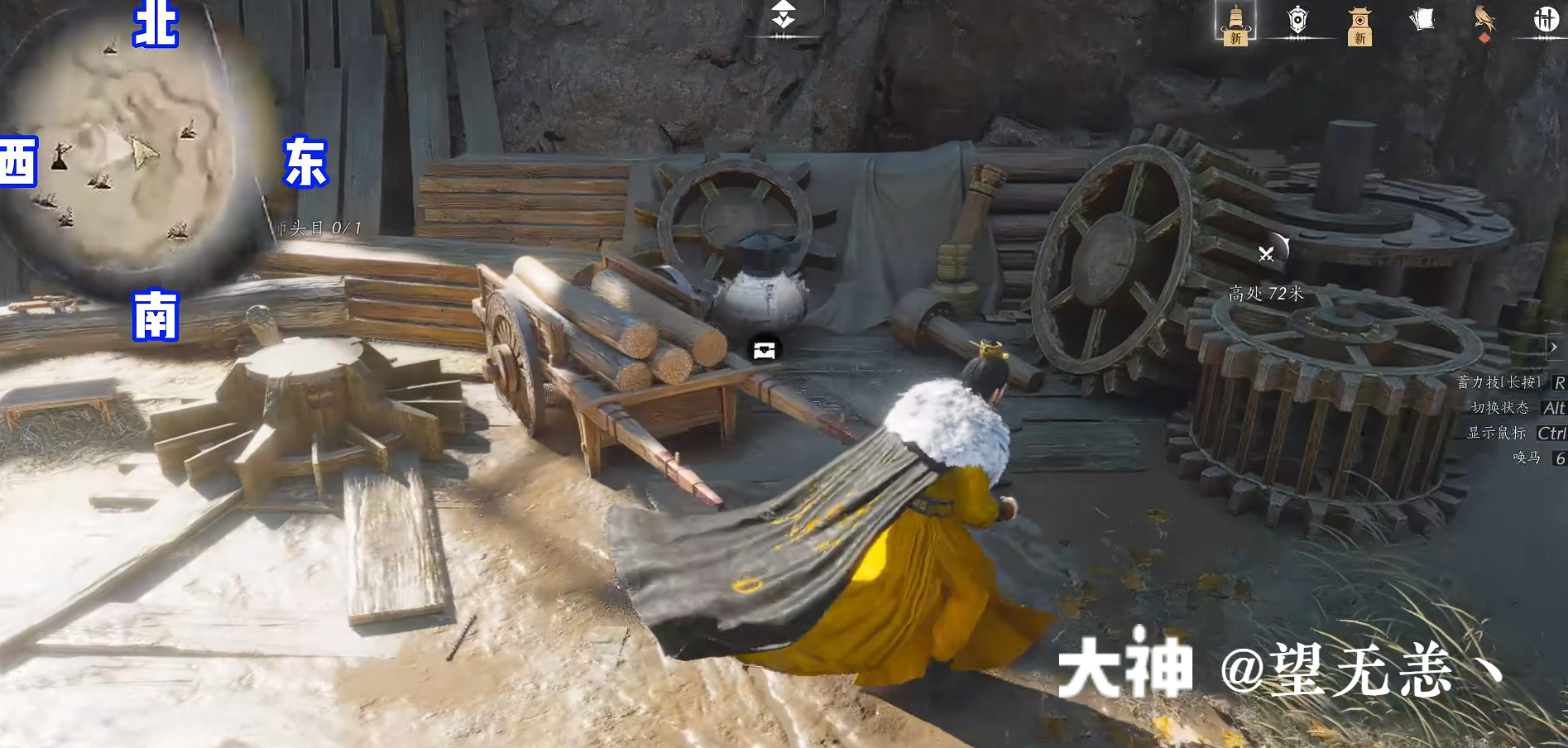Click the treasure chest marker on the cart
This screenshot has height=748, width=1568.
(764, 350)
